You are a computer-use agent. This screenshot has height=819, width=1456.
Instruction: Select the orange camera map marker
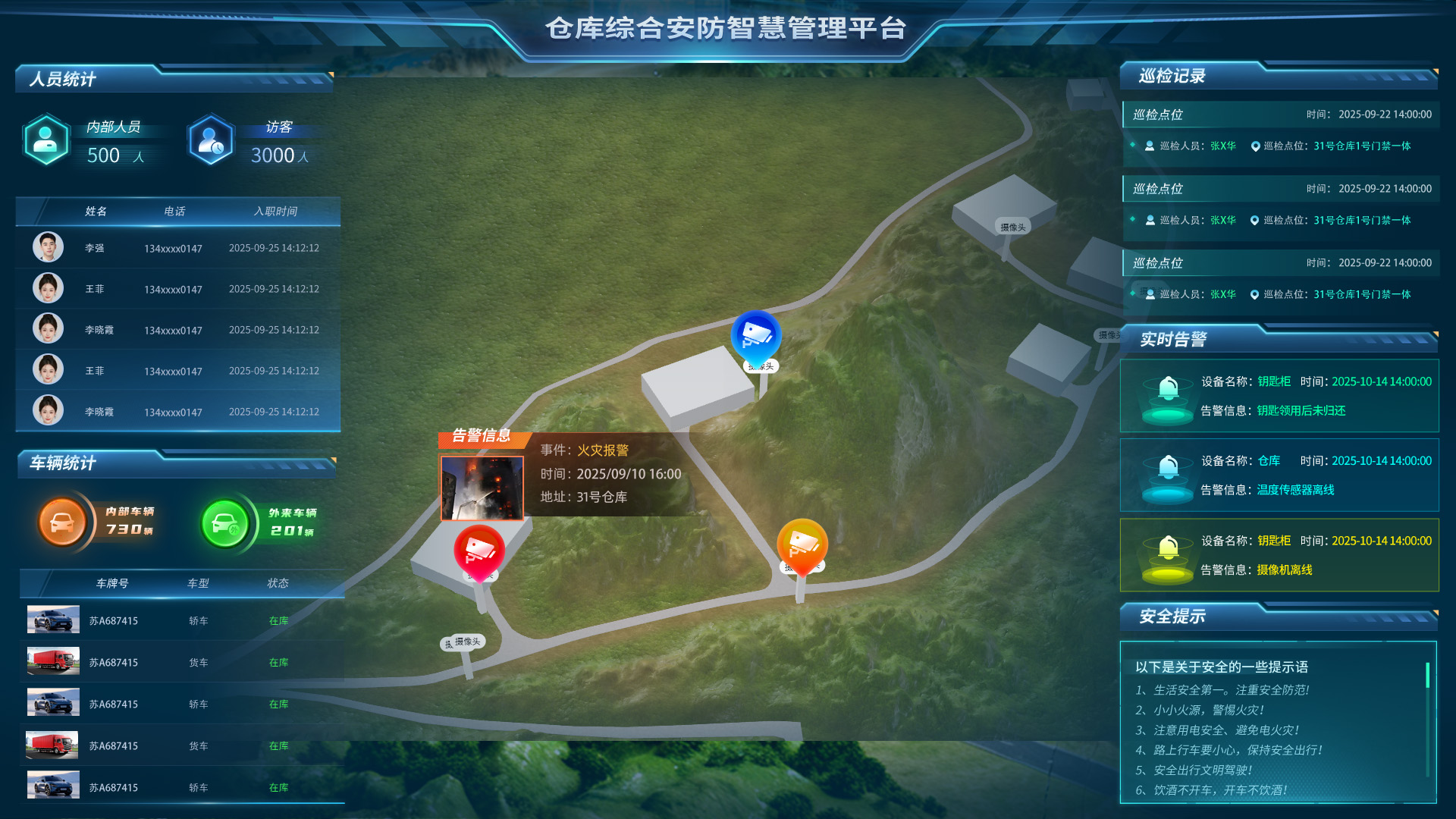(x=802, y=544)
